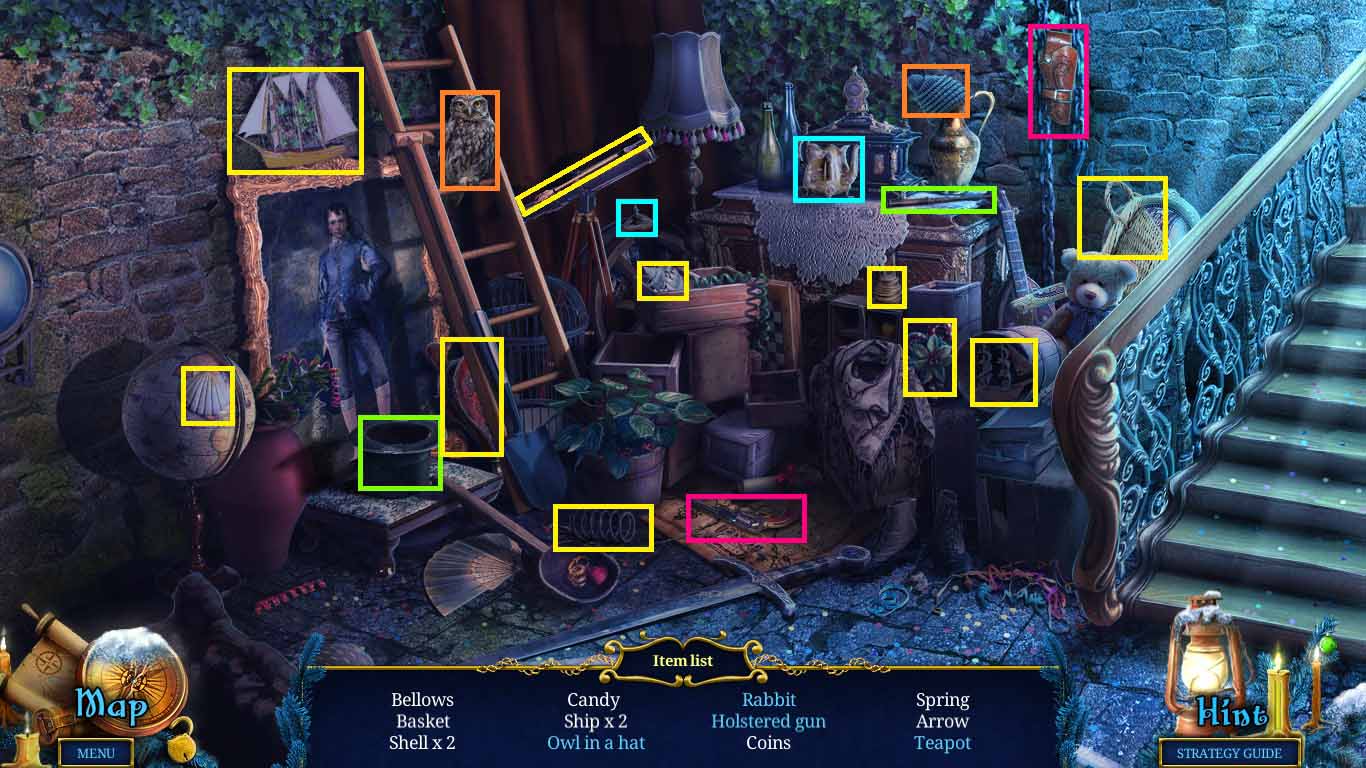Viewport: 1366px width, 768px height.
Task: Click the belt piece in the pink box on the wall
Action: click(x=1056, y=80)
